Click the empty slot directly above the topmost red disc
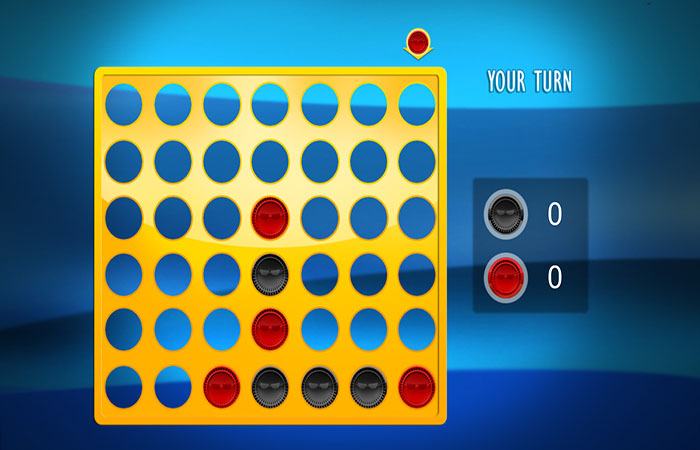Image resolution: width=700 pixels, height=450 pixels. pyautogui.click(x=270, y=161)
